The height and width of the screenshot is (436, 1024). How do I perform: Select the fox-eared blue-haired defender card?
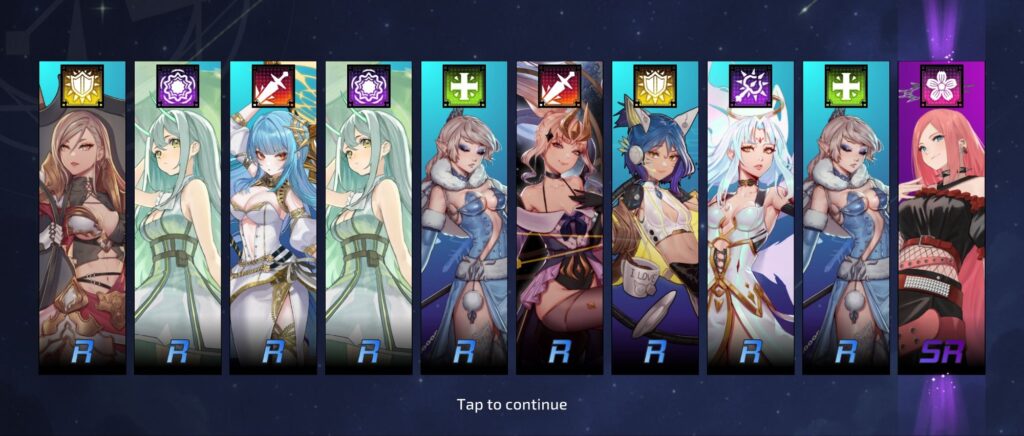pos(654,220)
